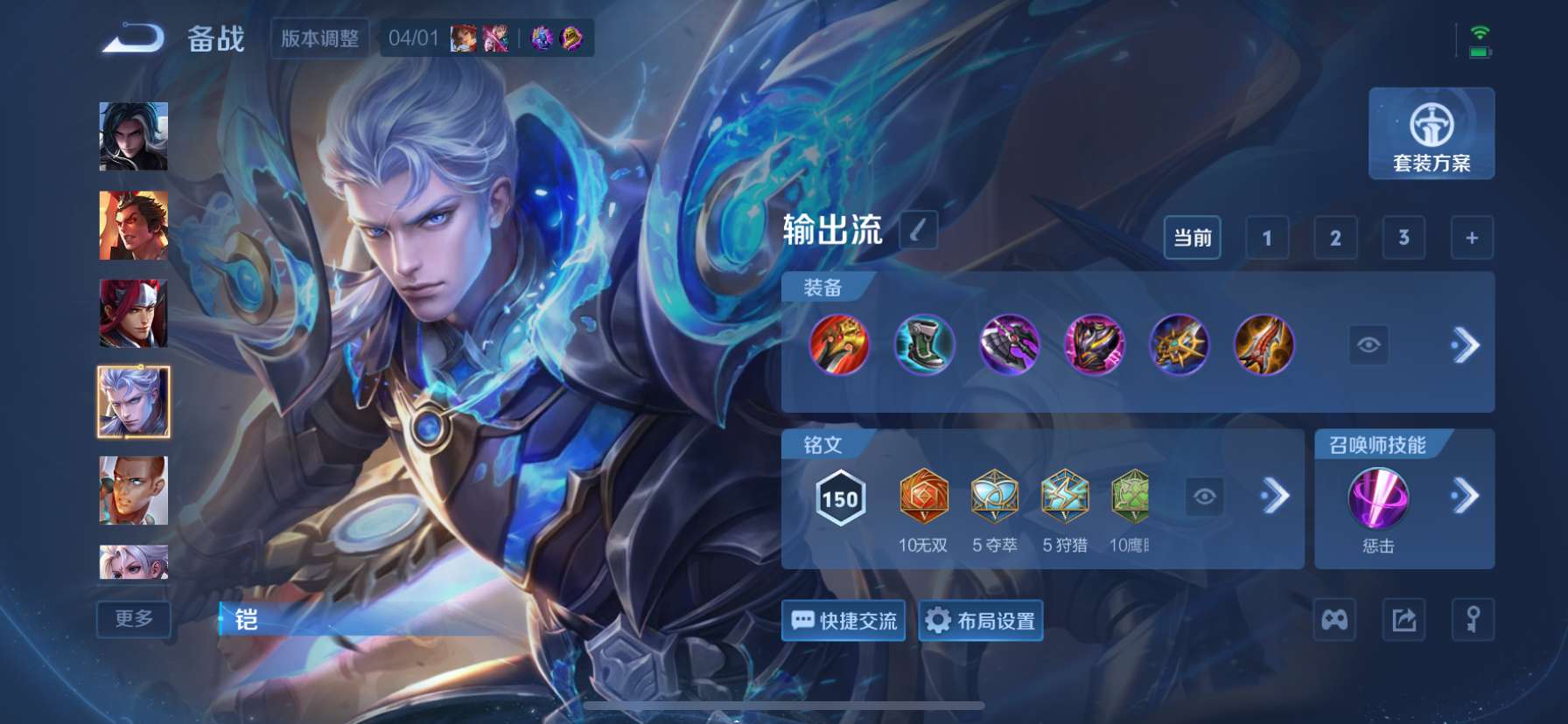Preview equipment with the eye icon

[x=1368, y=346]
